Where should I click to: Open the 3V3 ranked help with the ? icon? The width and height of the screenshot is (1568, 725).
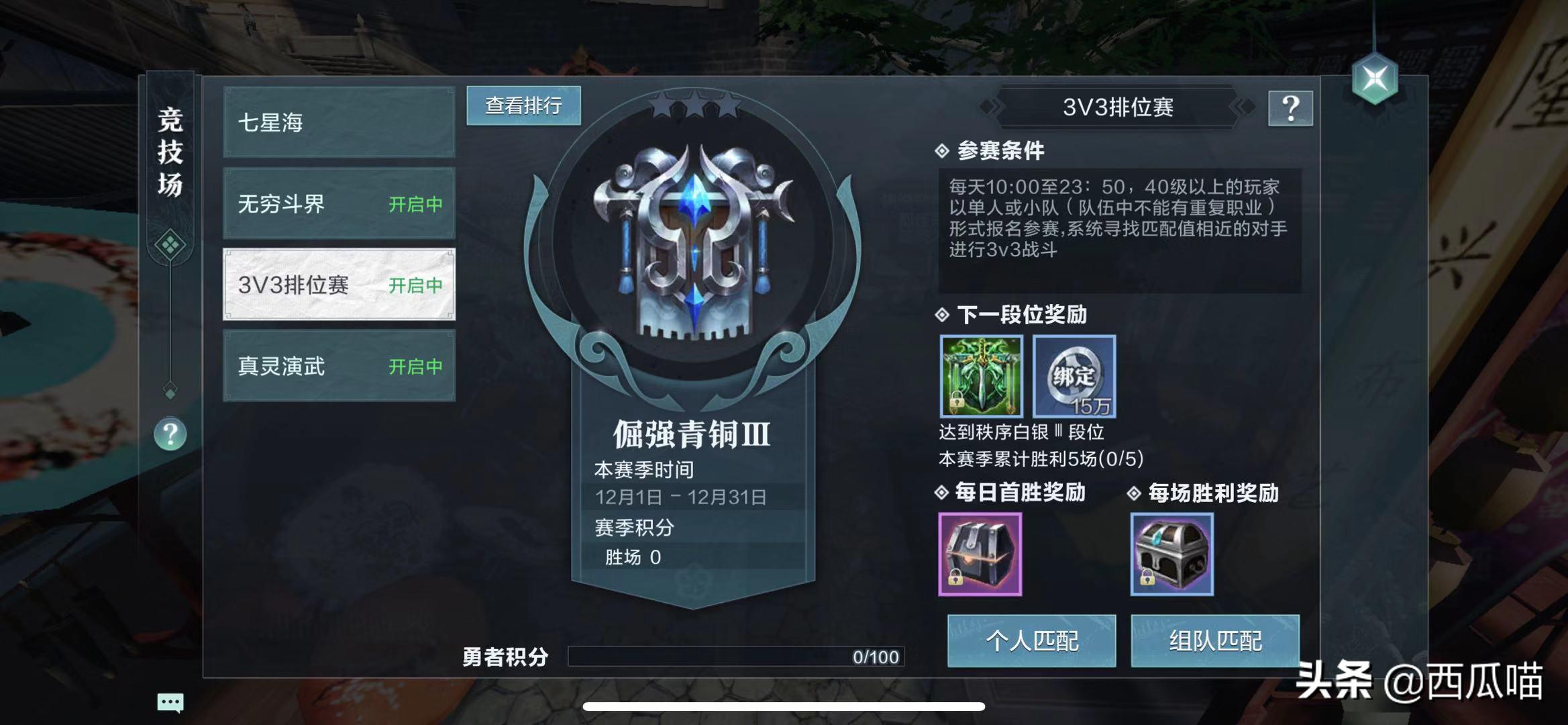1289,109
